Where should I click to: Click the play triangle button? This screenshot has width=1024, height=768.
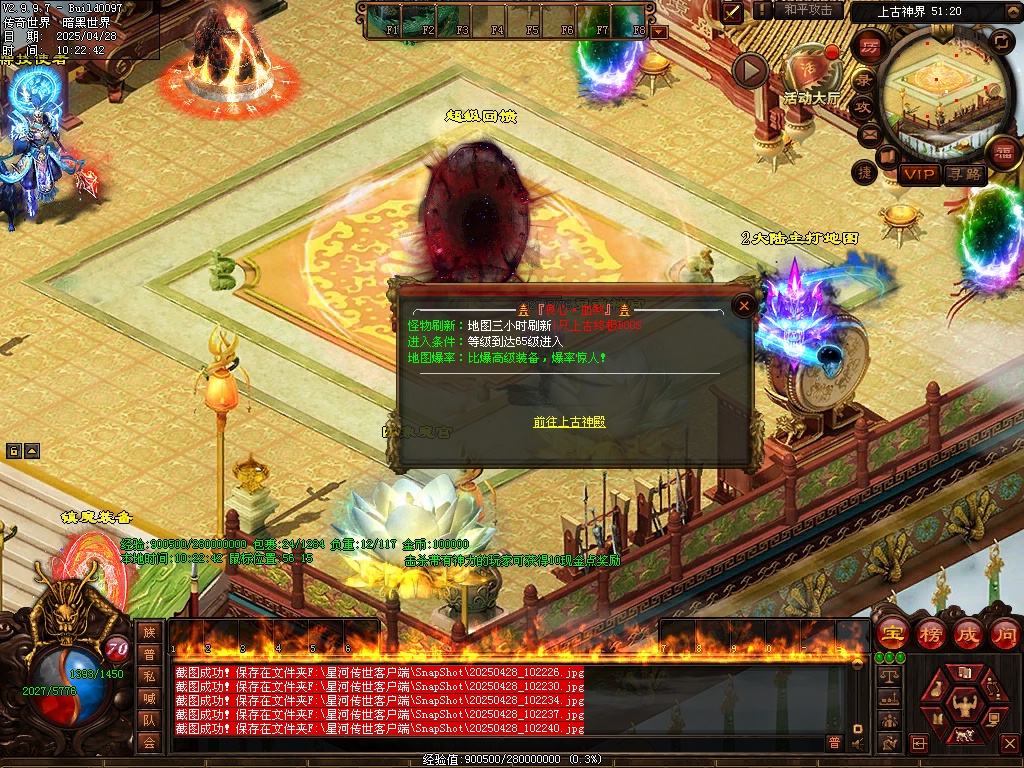tap(750, 70)
